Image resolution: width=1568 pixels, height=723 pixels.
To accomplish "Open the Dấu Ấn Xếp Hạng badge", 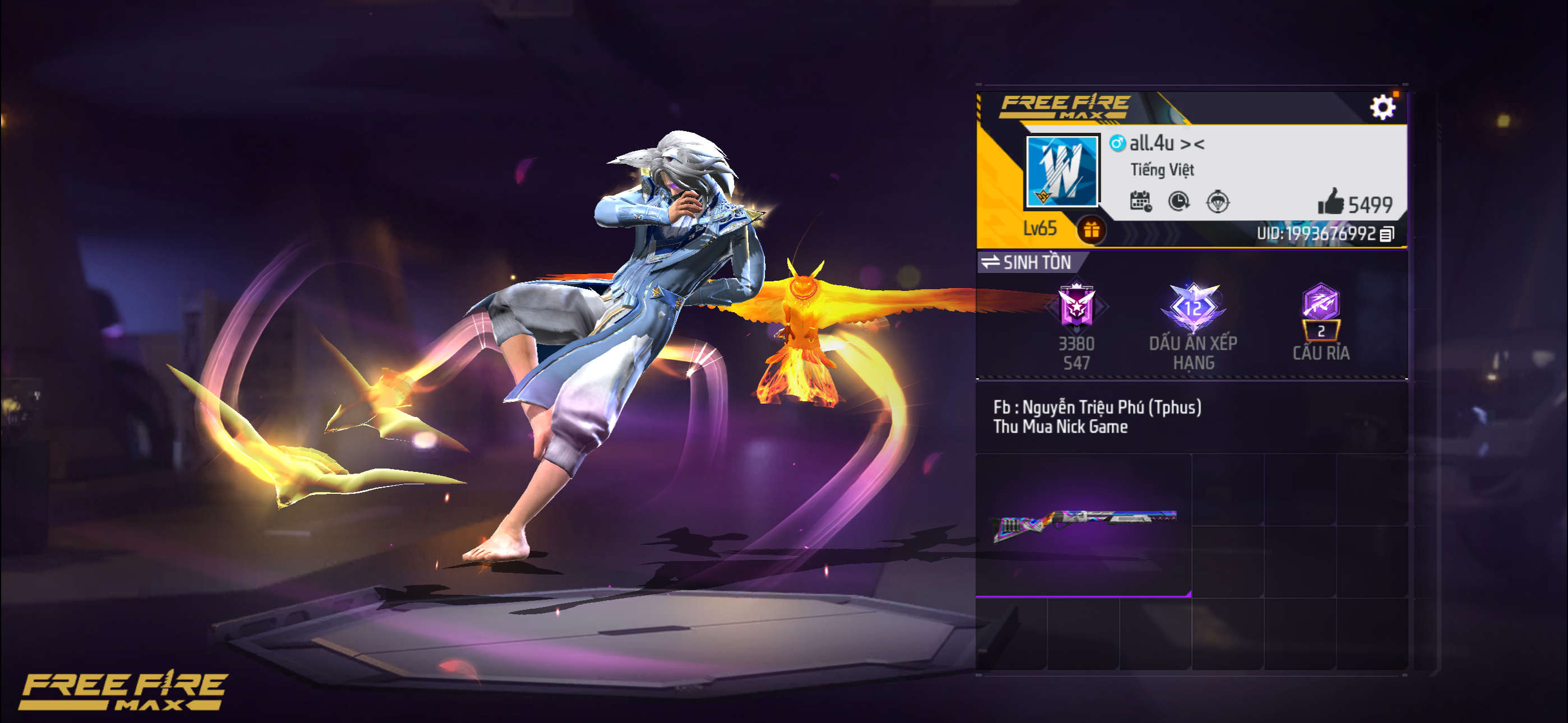I will click(x=1193, y=308).
